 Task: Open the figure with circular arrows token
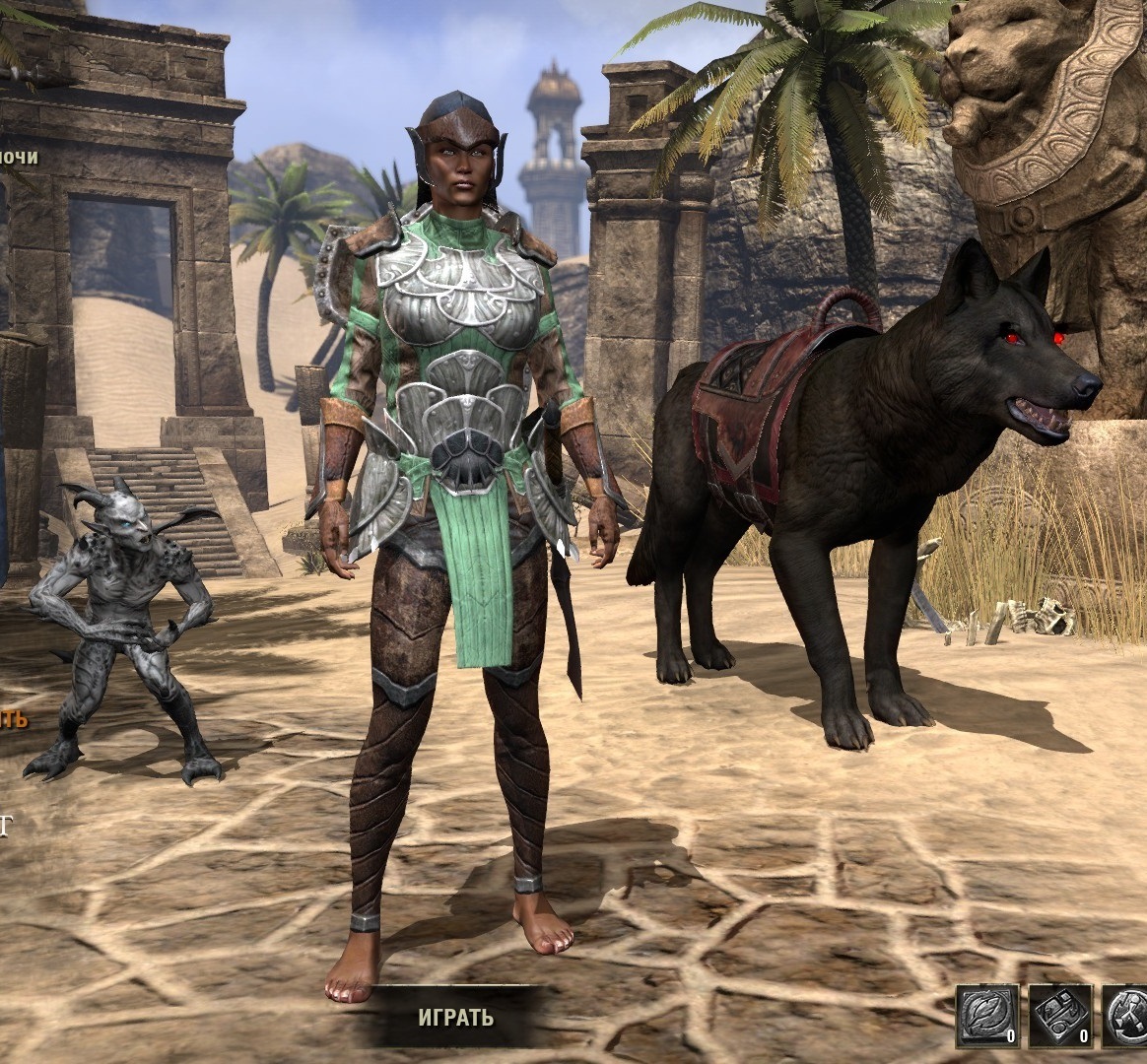pos(1127,1016)
